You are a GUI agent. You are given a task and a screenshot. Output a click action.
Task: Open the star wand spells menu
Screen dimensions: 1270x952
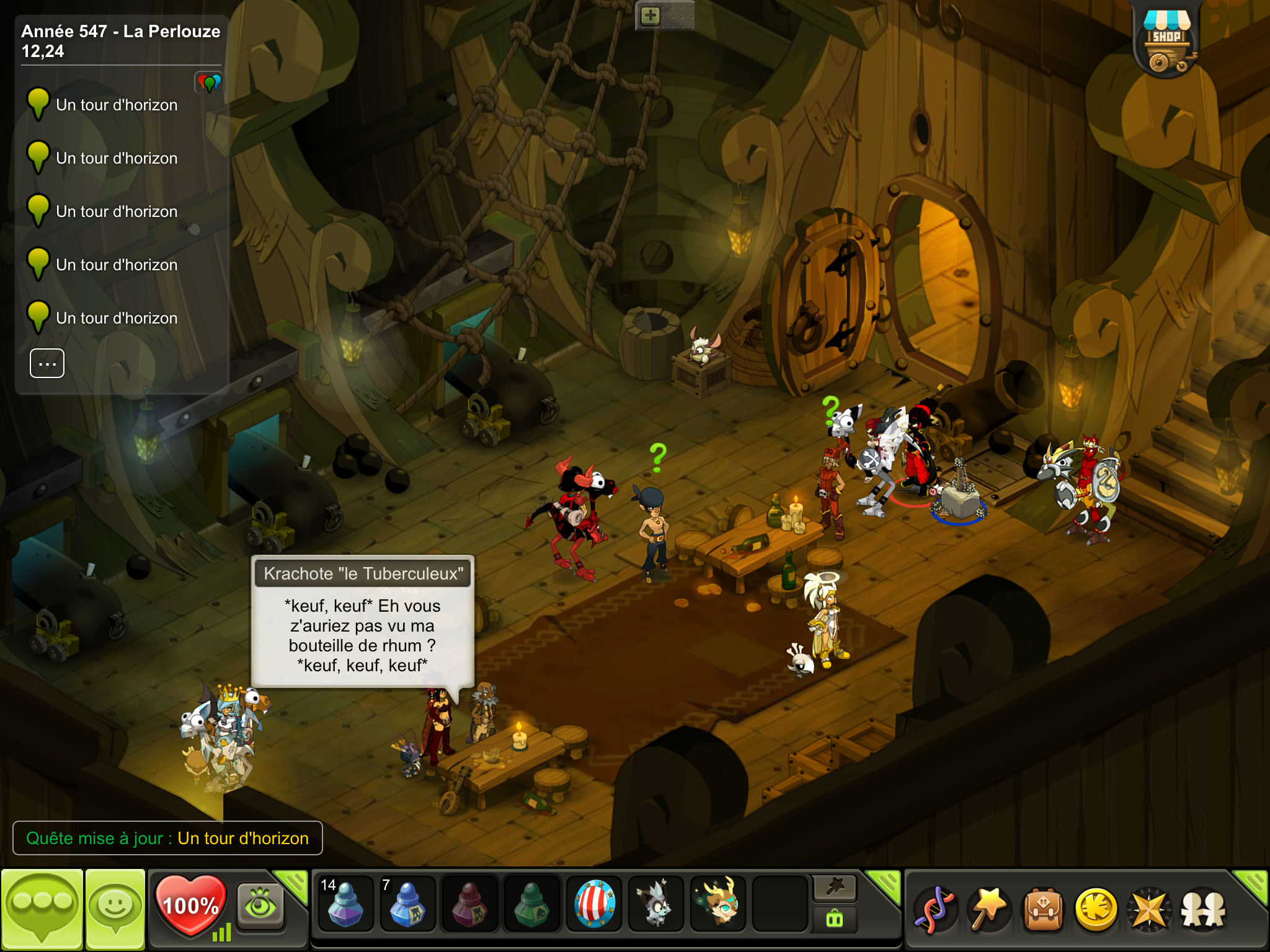coord(990,910)
